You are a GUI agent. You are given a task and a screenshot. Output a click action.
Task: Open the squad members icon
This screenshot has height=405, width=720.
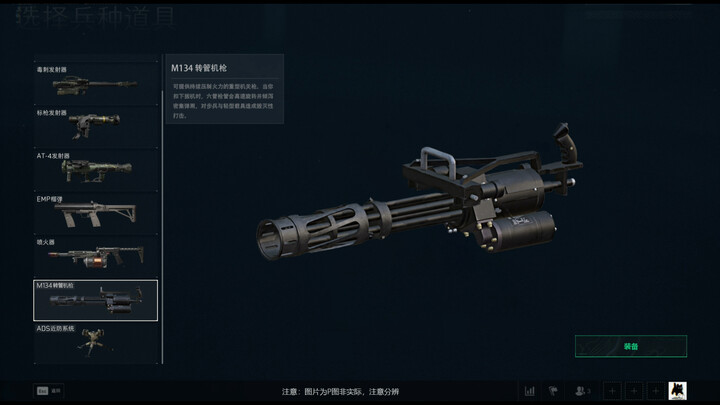[x=582, y=390]
